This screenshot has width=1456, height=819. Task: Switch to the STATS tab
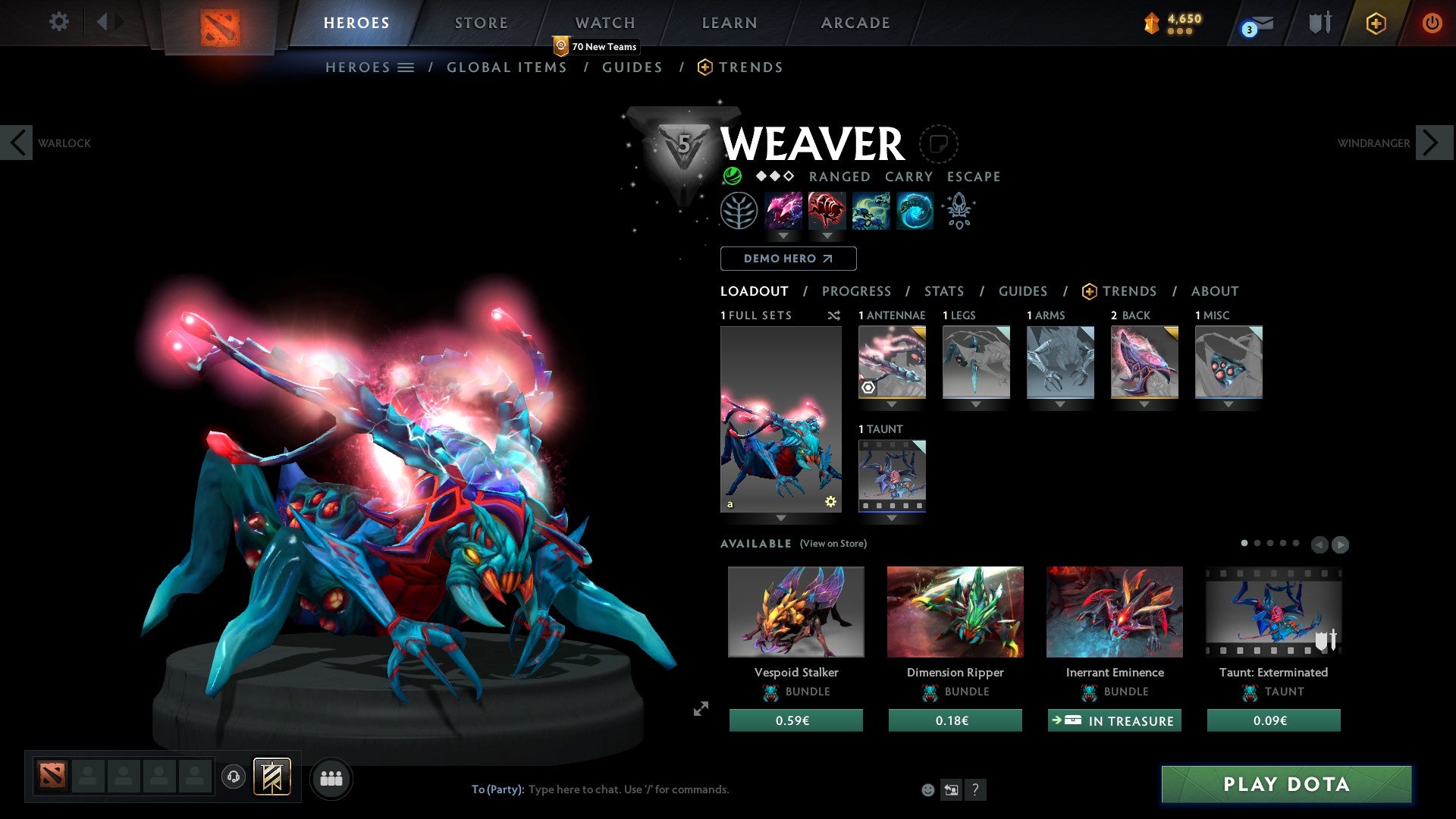[943, 291]
